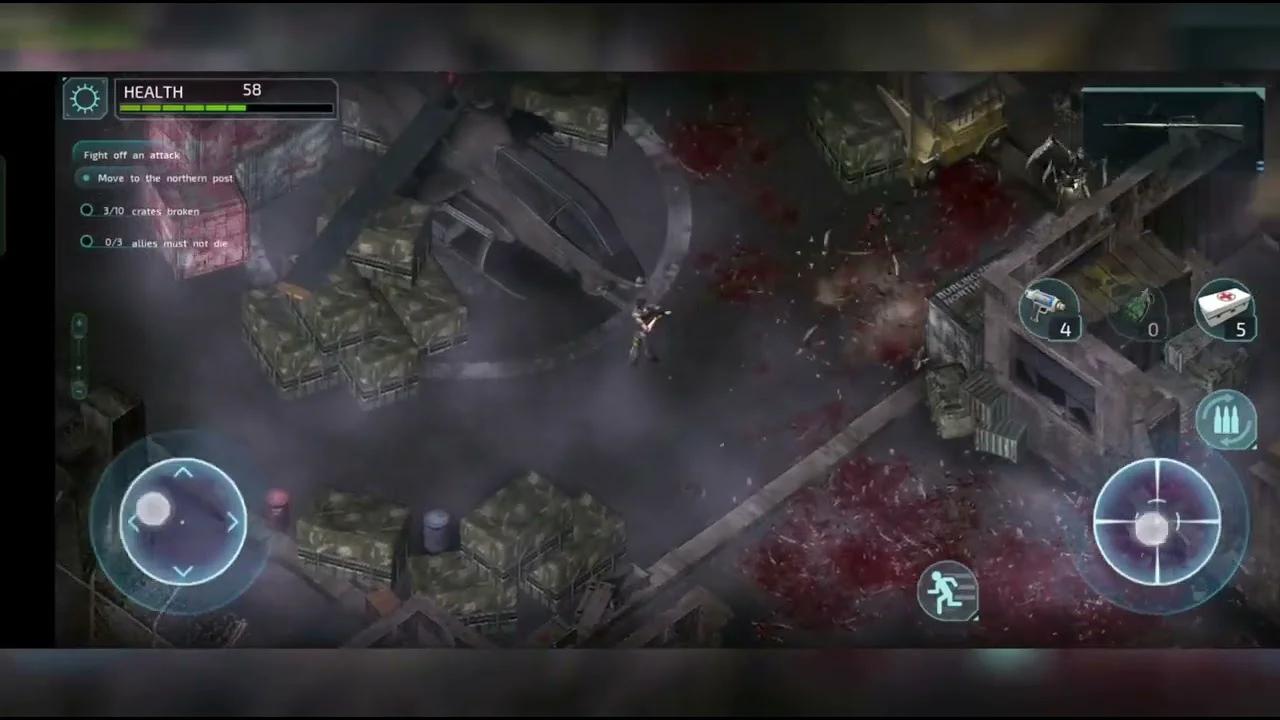Select the grenade slot showing 0

[1148, 310]
